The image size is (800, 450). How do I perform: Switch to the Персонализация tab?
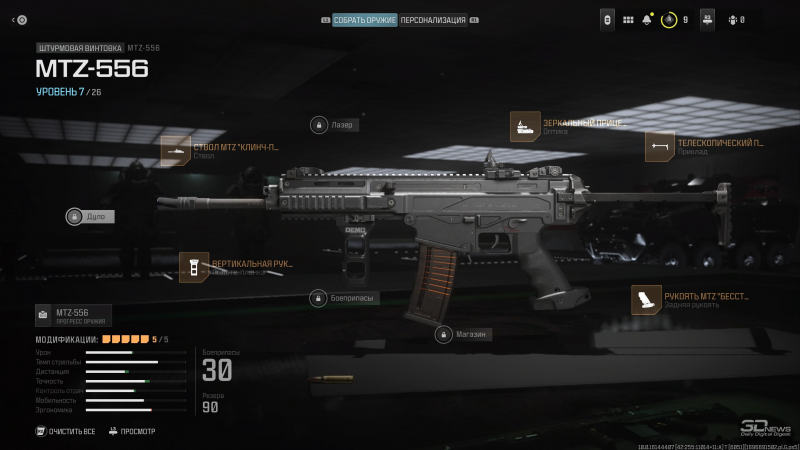(433, 20)
